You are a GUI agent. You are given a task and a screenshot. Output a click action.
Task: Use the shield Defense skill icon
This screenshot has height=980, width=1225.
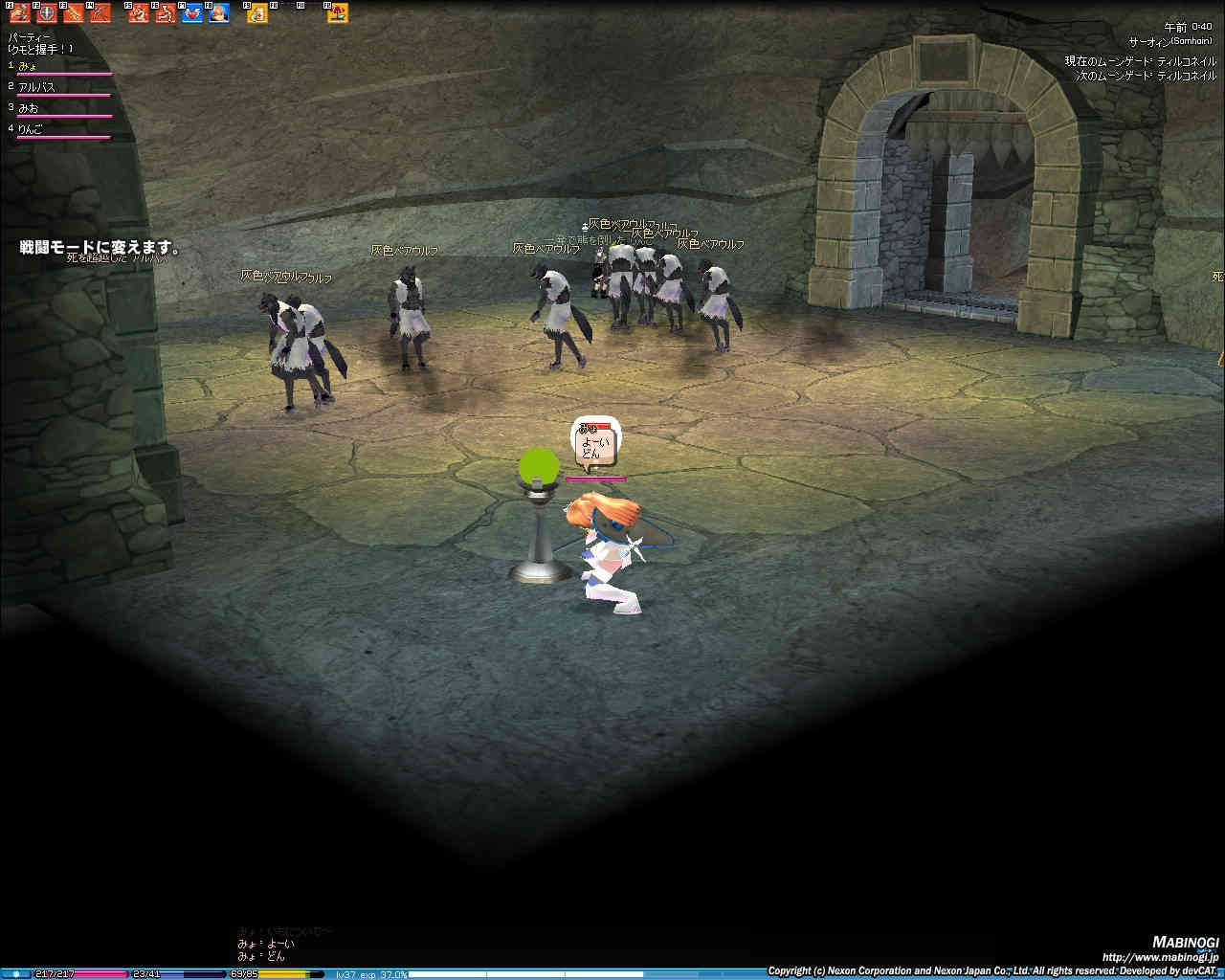point(46,13)
